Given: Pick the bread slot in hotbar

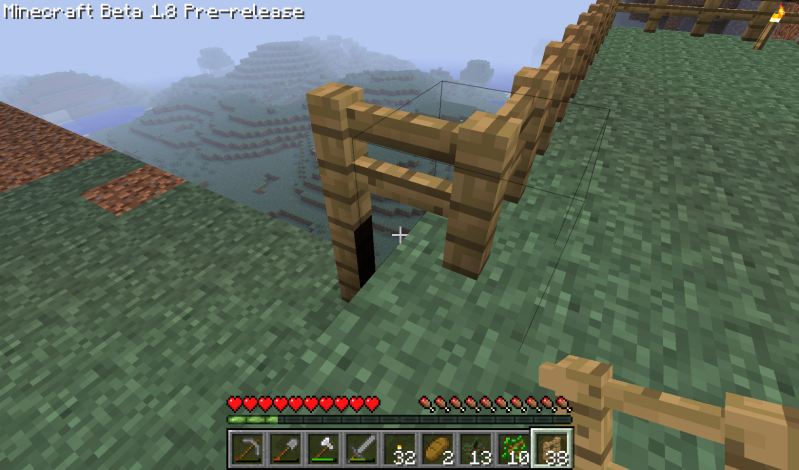Looking at the screenshot, I should 437,449.
